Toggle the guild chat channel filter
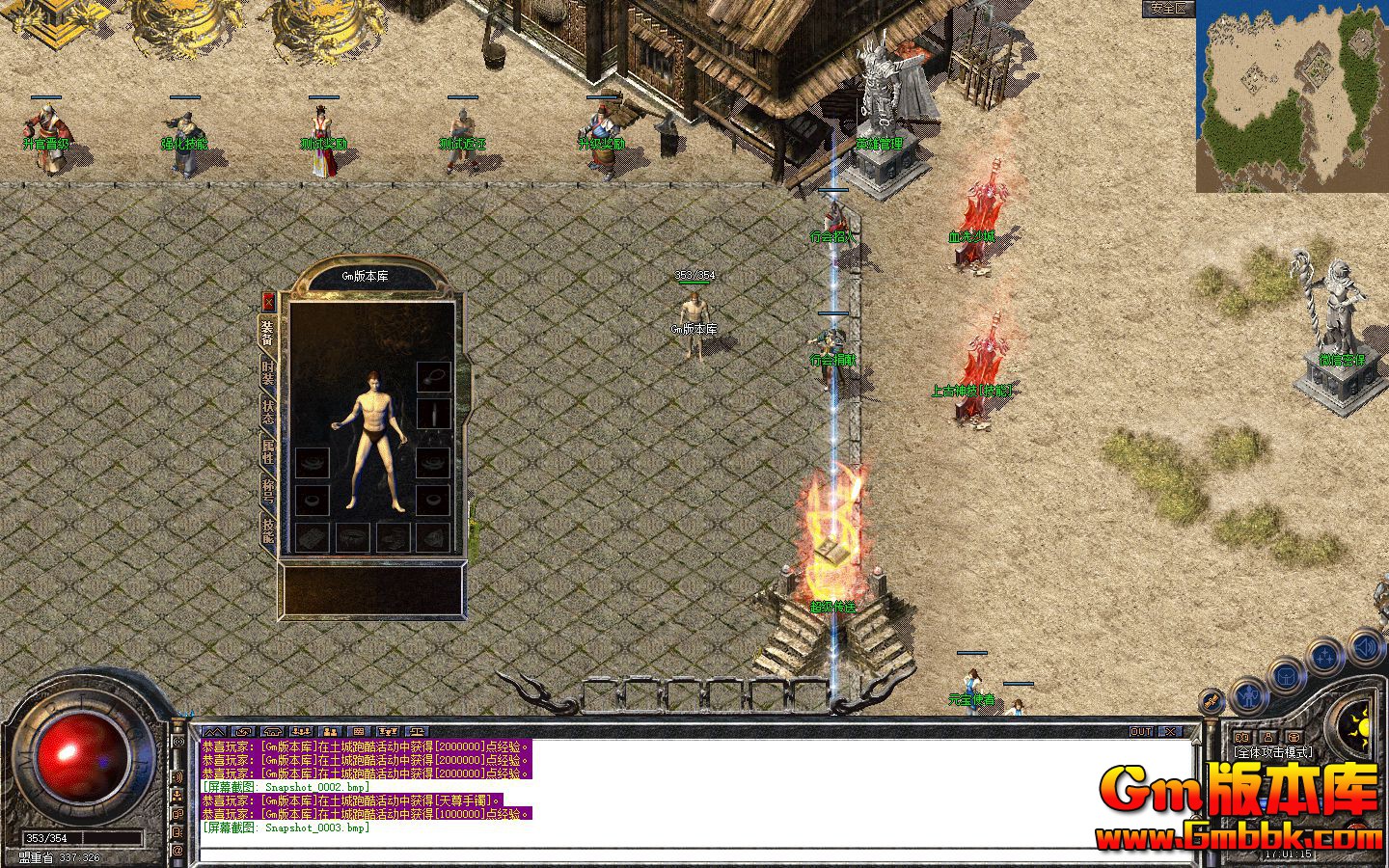This screenshot has width=1389, height=868. click(x=178, y=795)
